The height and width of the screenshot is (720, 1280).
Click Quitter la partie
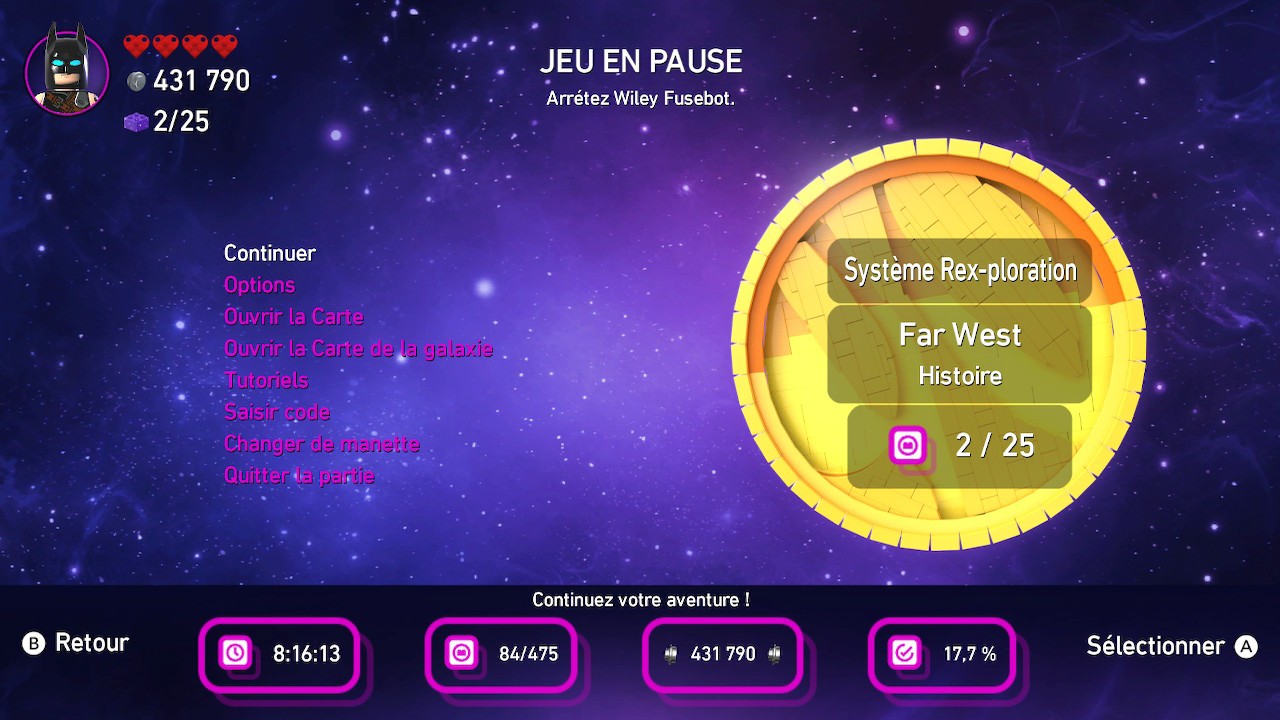tap(299, 476)
